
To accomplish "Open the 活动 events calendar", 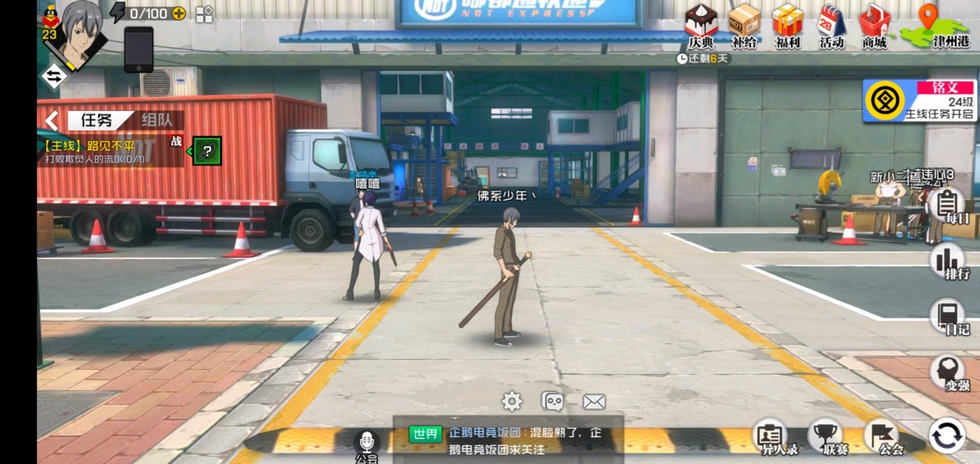I will (832, 24).
